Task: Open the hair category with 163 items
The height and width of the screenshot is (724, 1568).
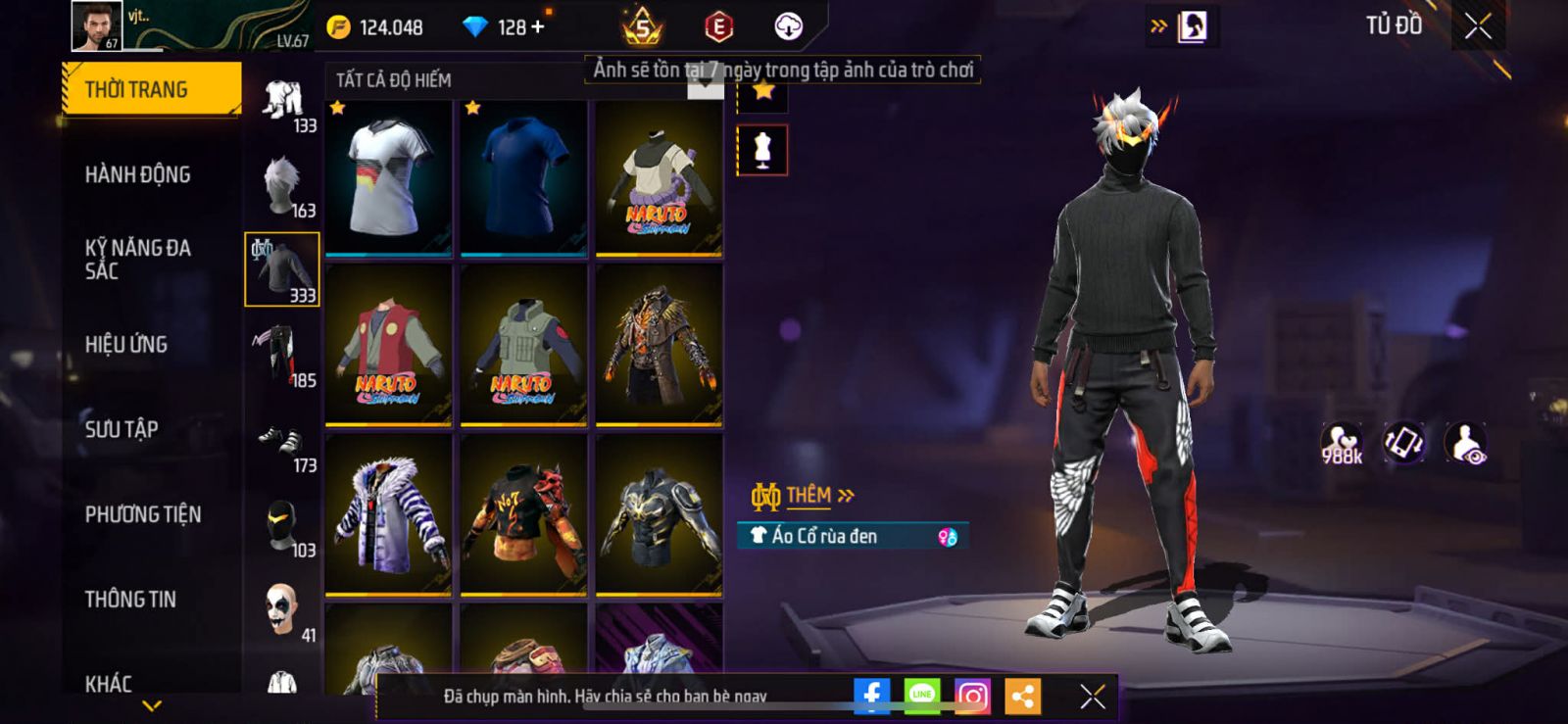Action: [x=282, y=184]
